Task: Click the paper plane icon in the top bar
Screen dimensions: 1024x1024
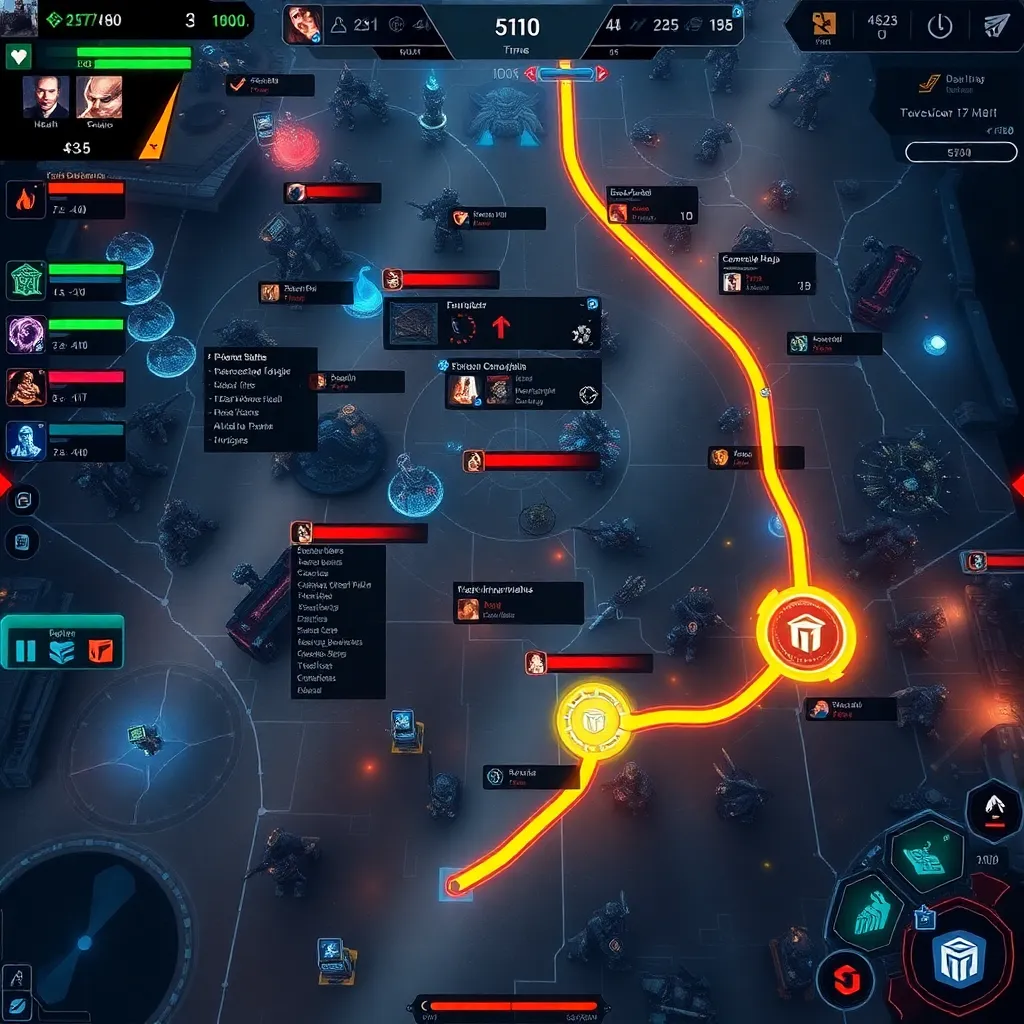Action: (996, 27)
